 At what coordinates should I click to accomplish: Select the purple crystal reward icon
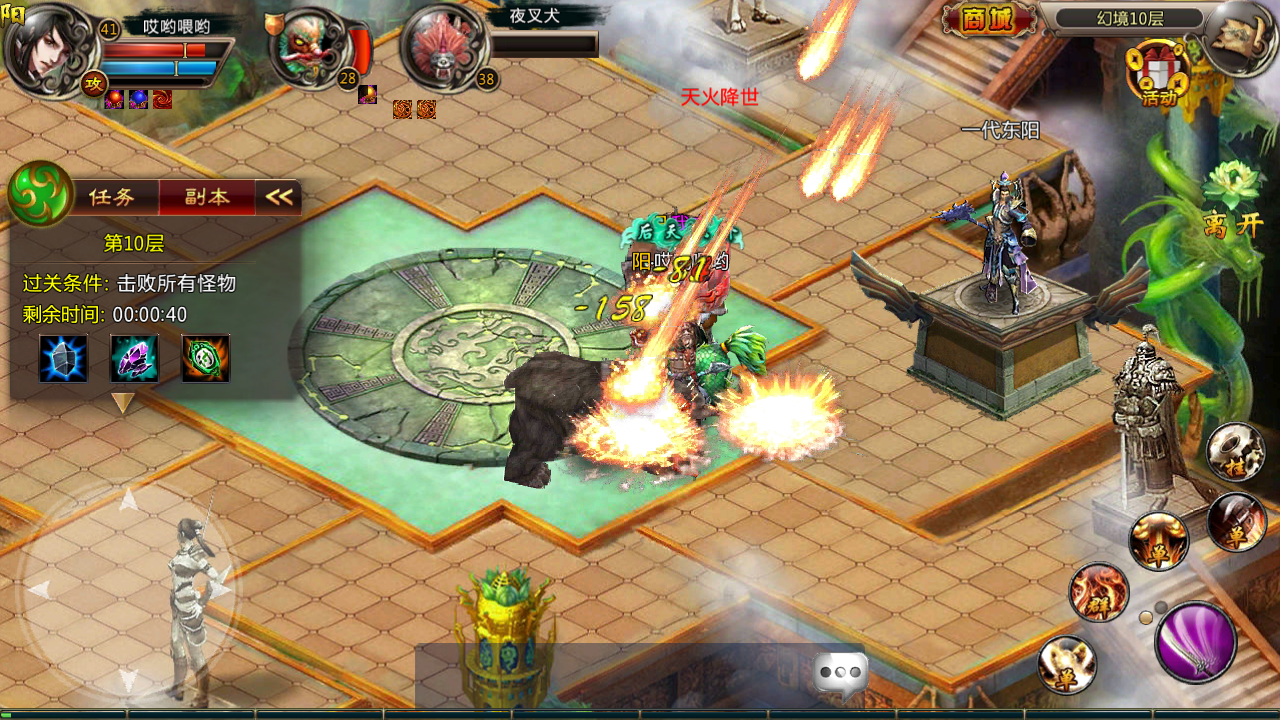134,359
